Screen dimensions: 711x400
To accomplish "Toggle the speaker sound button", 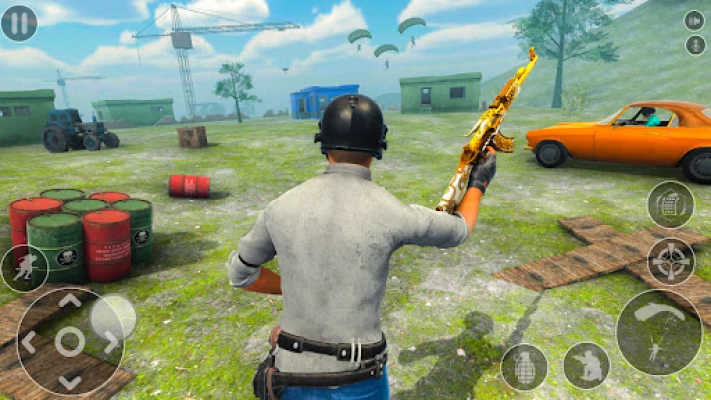I will coord(694,20).
